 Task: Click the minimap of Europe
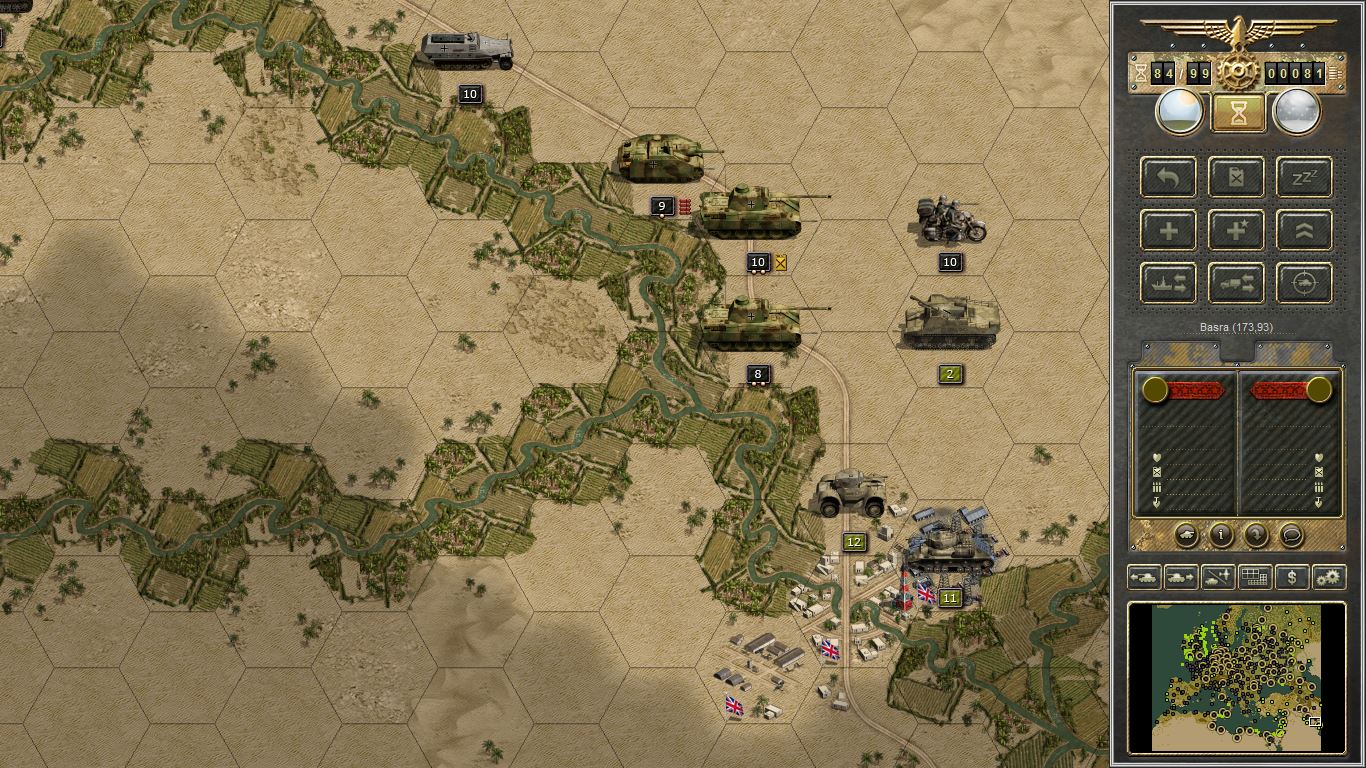(1237, 677)
